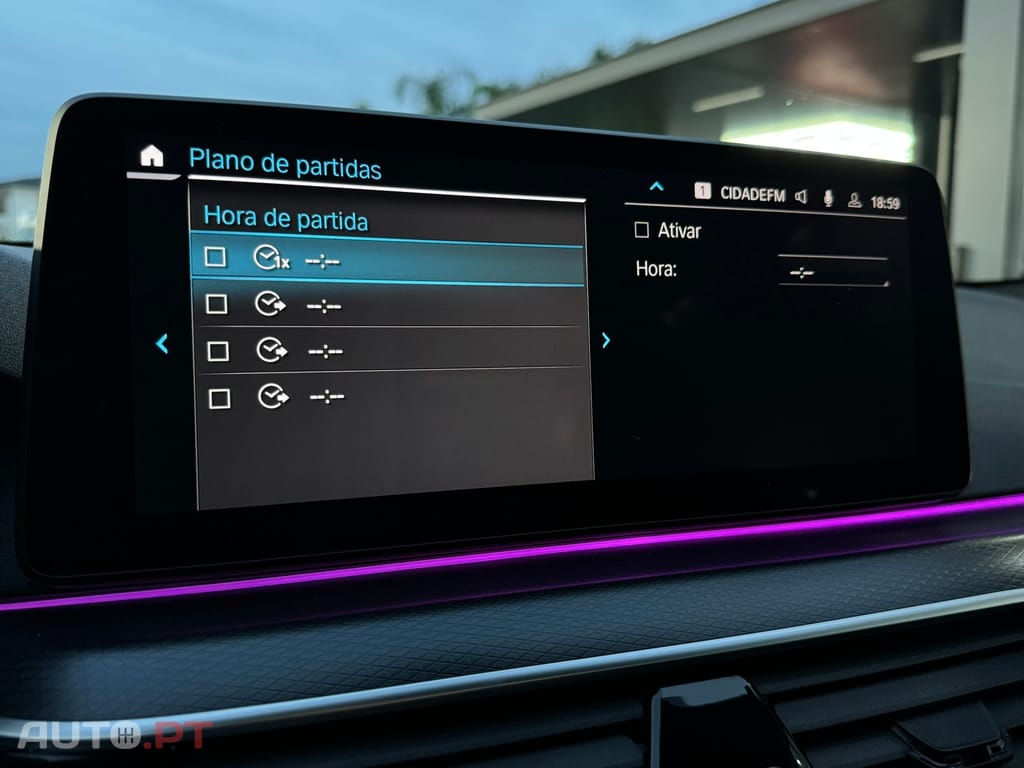Screen dimensions: 1024x768
Task: Open the driver profile icon
Action: point(854,200)
